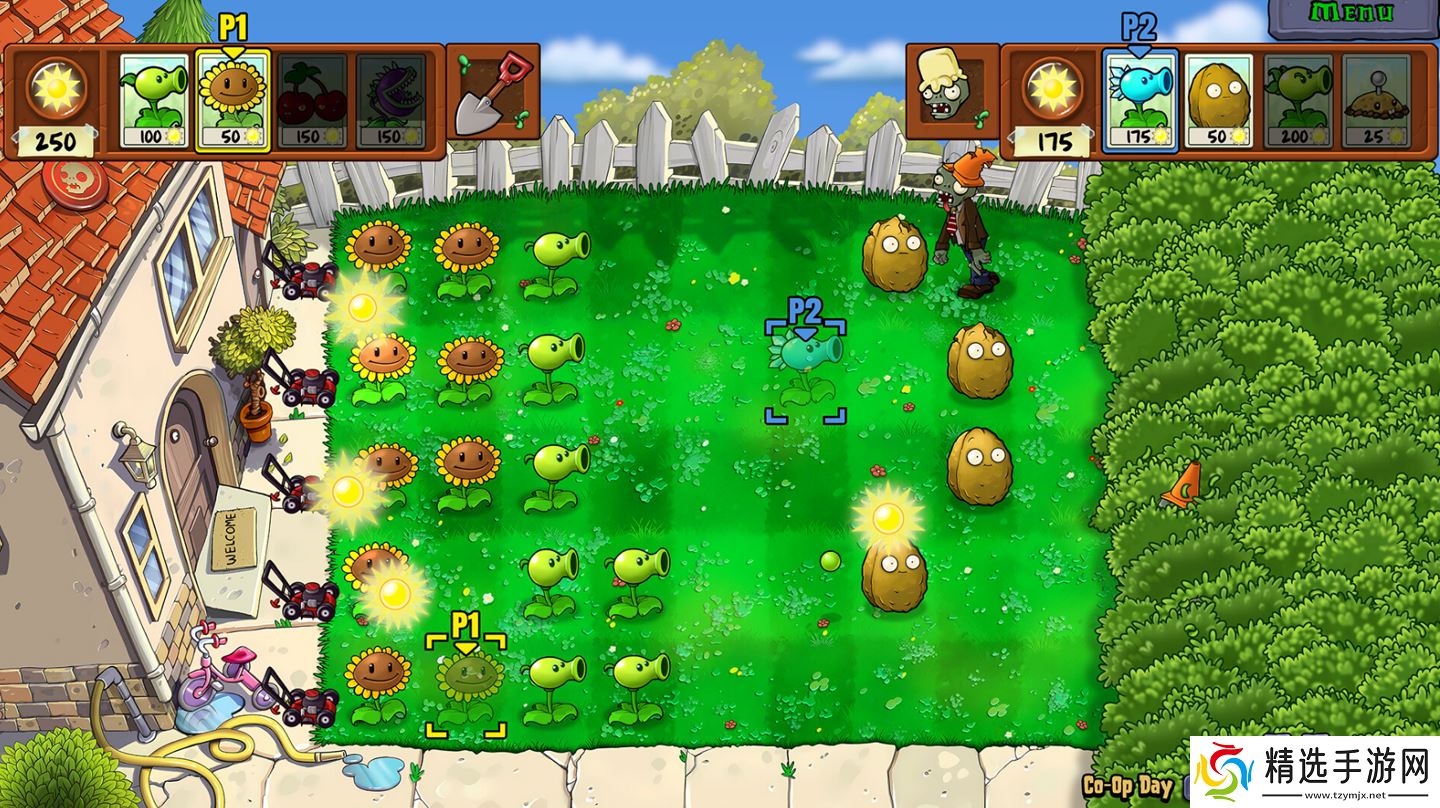This screenshot has height=808, width=1440.
Task: Pick the Cherry Bomb seed packet
Action: pos(312,100)
